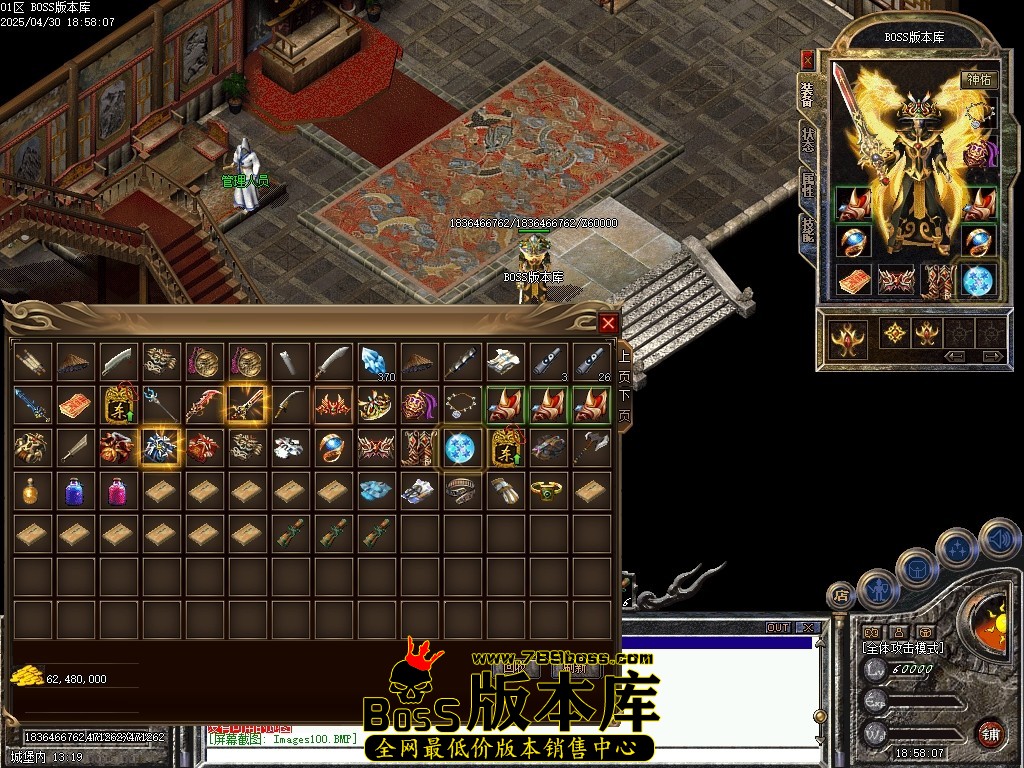Open the 属性 attributes tab
The image size is (1024, 768).
pos(807,186)
